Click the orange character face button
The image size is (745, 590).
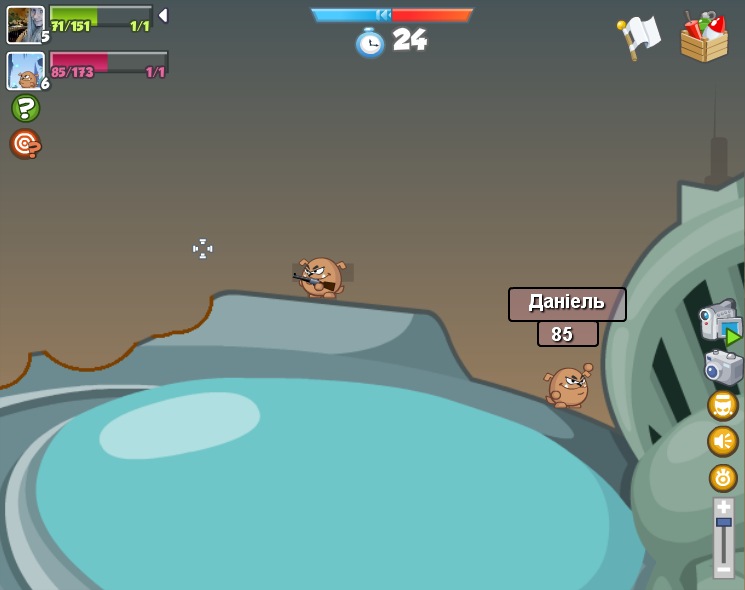click(722, 405)
